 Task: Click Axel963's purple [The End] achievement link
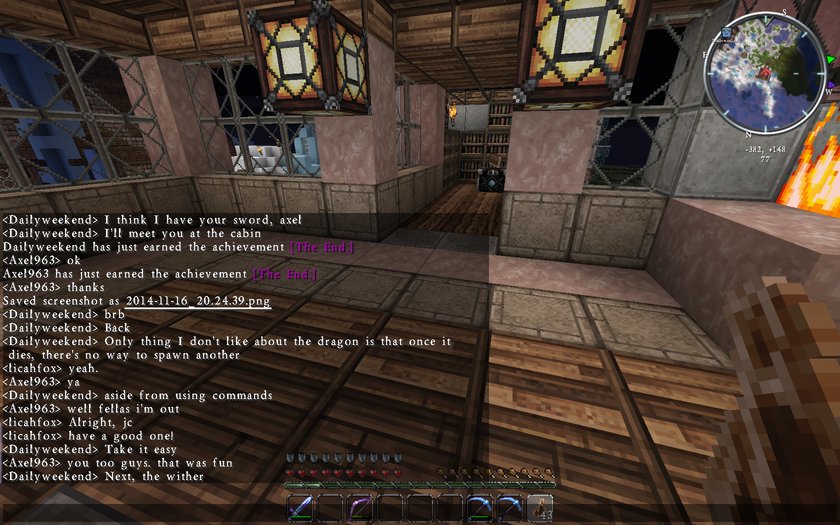(x=284, y=274)
